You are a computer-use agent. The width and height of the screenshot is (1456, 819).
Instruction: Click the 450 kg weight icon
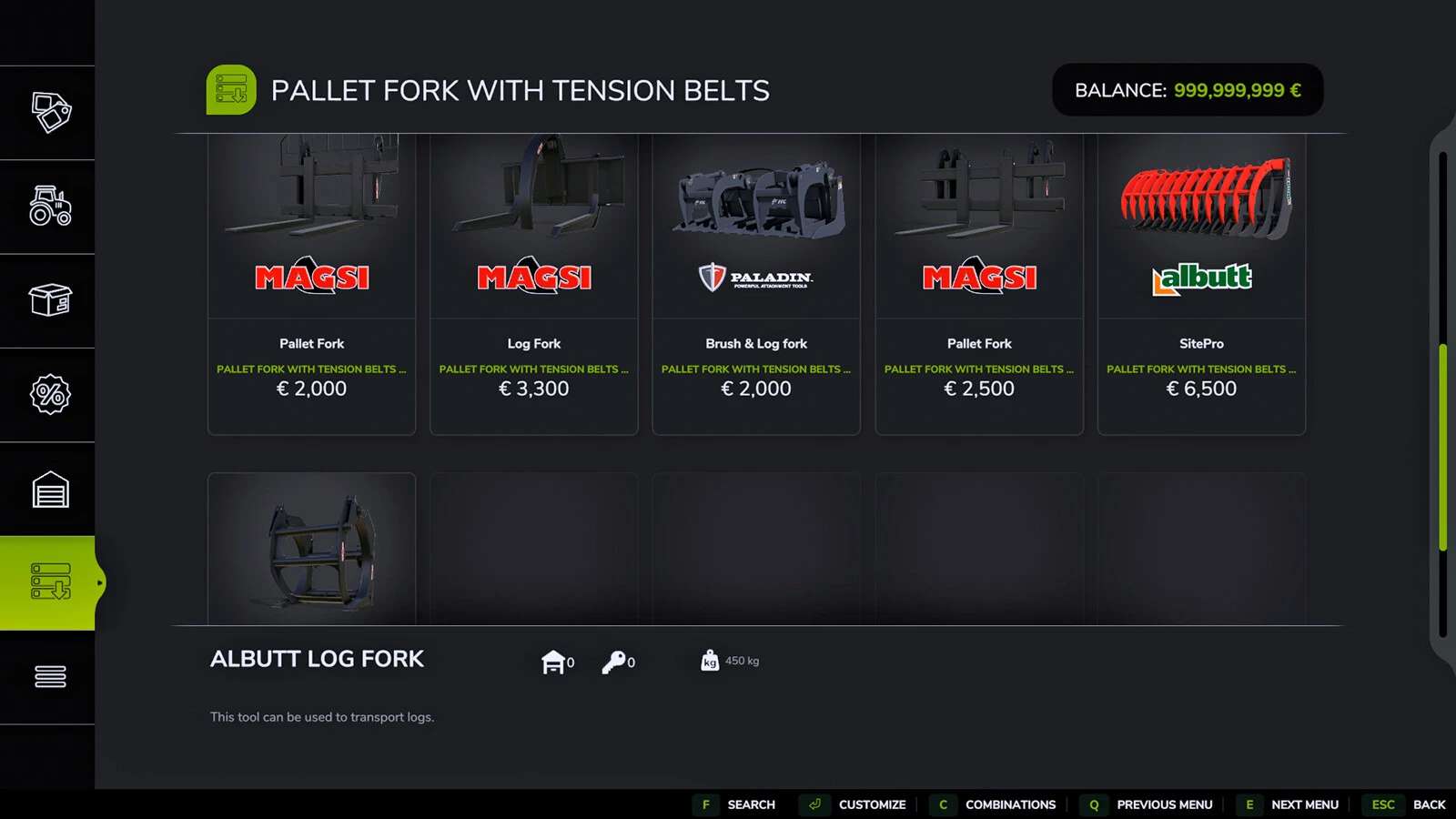(x=711, y=661)
